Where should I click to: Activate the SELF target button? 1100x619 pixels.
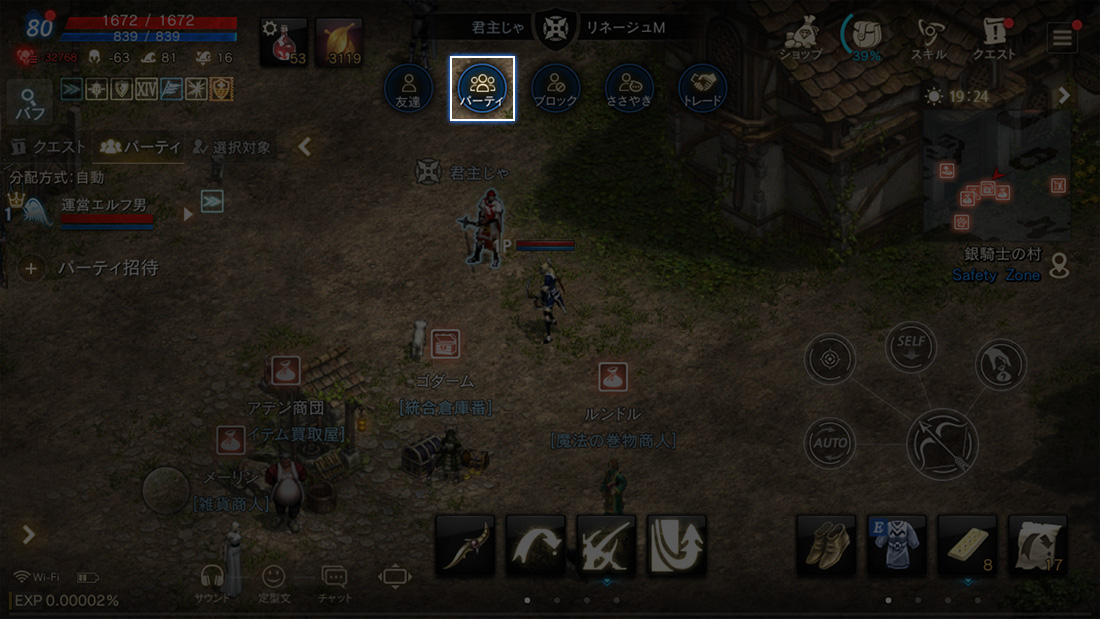[x=910, y=346]
